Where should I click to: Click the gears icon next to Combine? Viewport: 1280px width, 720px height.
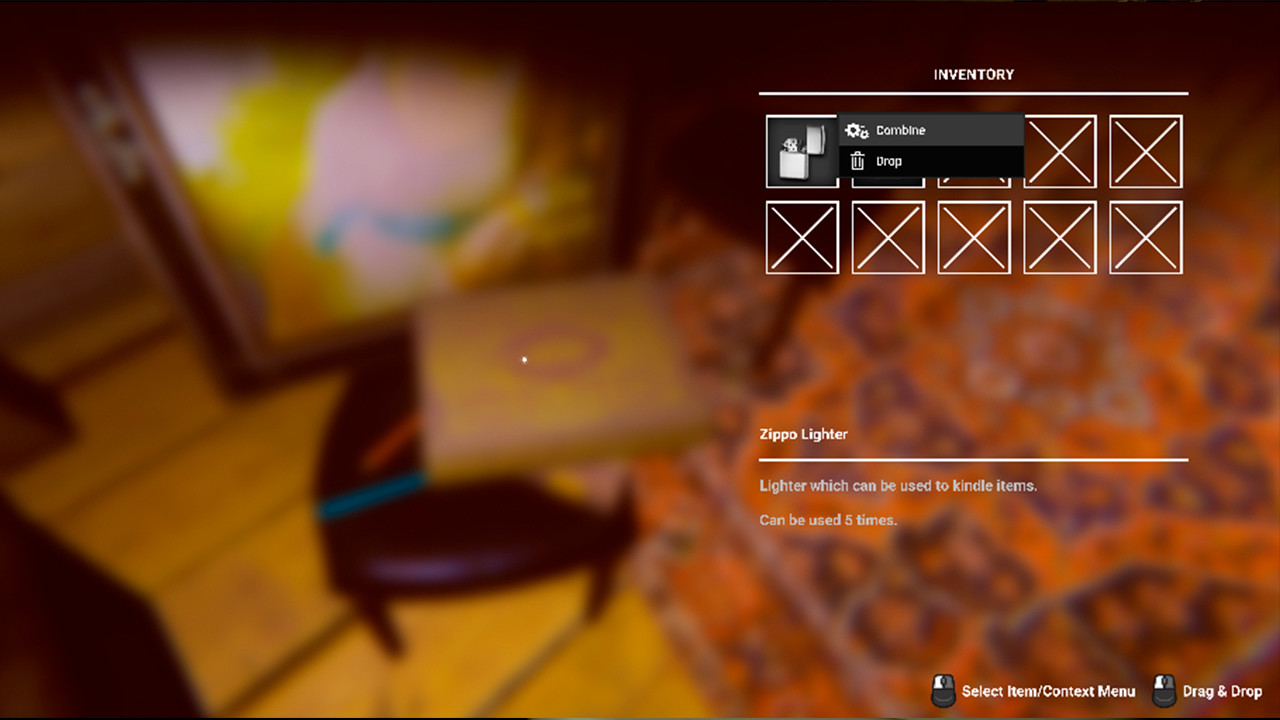click(x=856, y=130)
